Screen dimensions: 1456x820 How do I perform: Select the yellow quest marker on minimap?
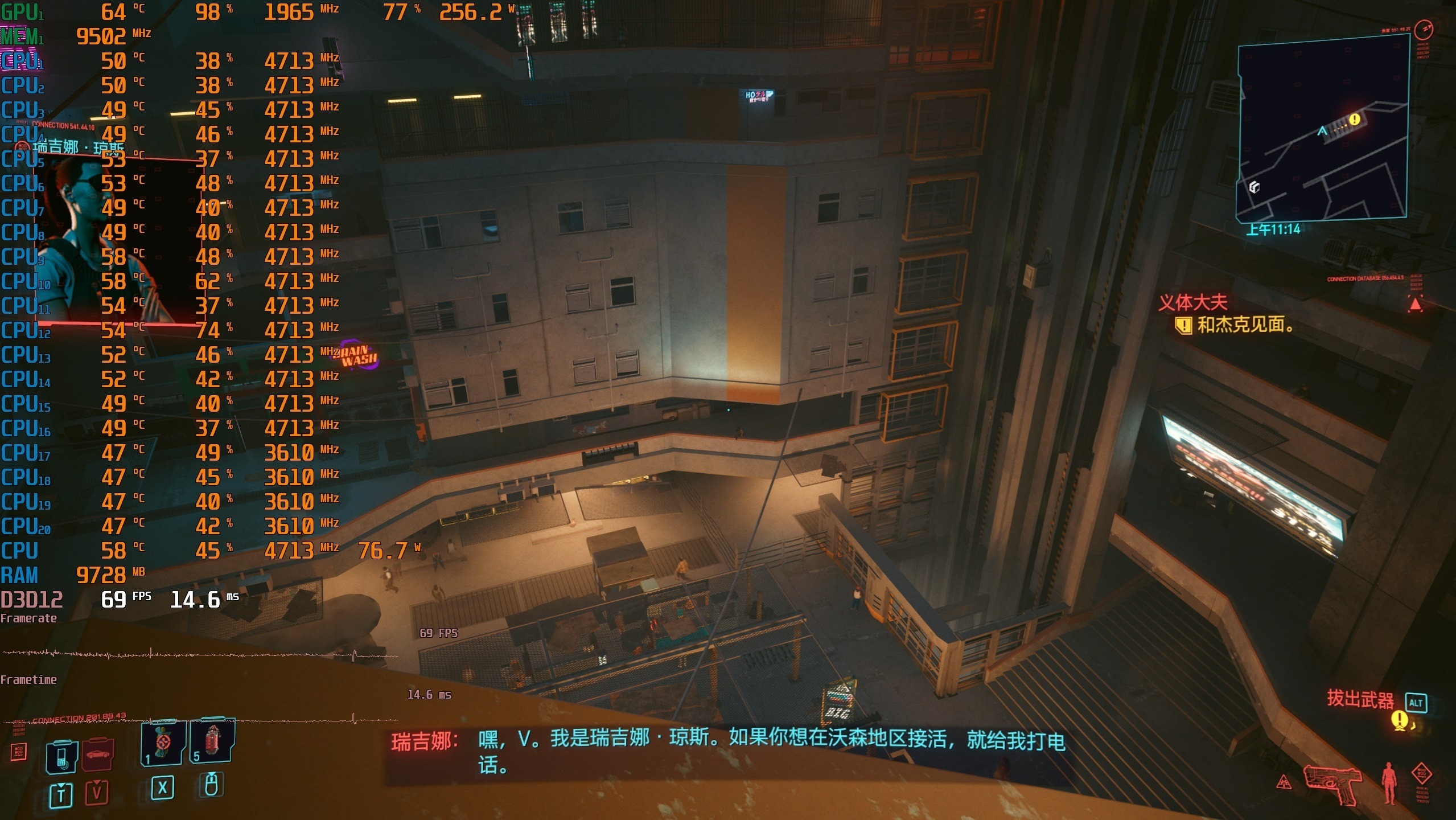1355,119
